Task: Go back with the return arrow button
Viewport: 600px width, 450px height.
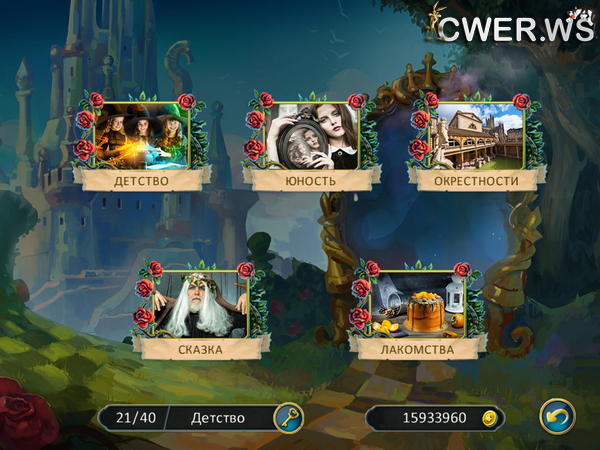Action: coord(557,416)
